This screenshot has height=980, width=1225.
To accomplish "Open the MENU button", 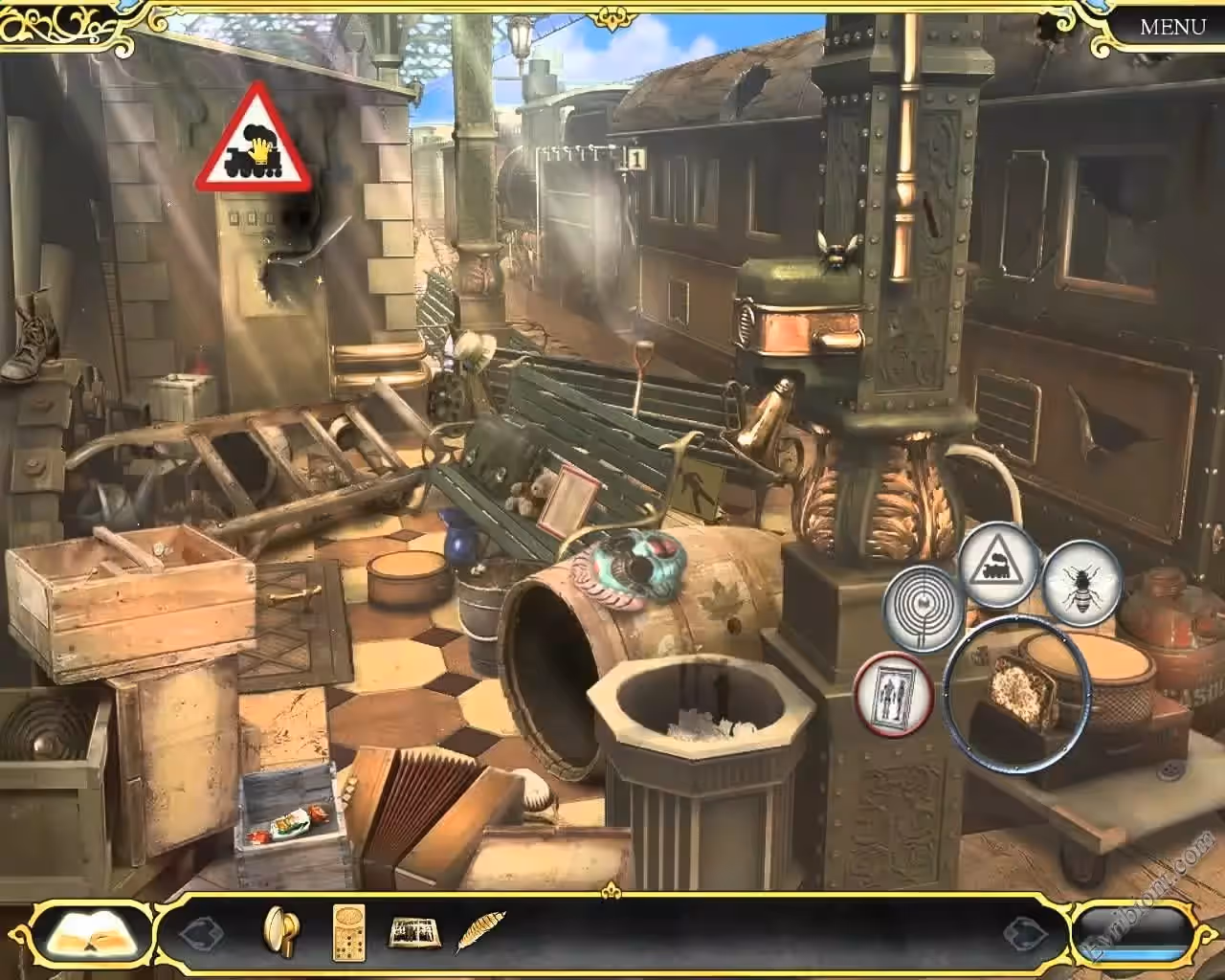I will [x=1172, y=26].
